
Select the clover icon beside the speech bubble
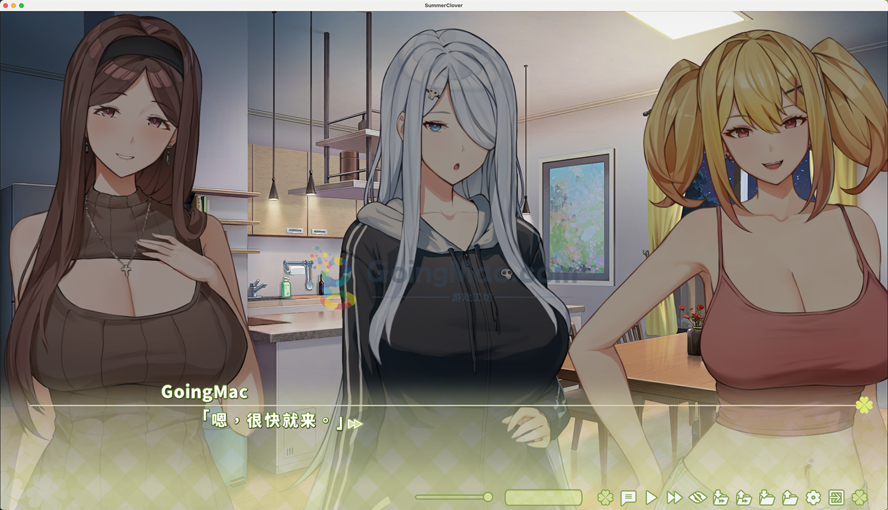click(x=605, y=497)
